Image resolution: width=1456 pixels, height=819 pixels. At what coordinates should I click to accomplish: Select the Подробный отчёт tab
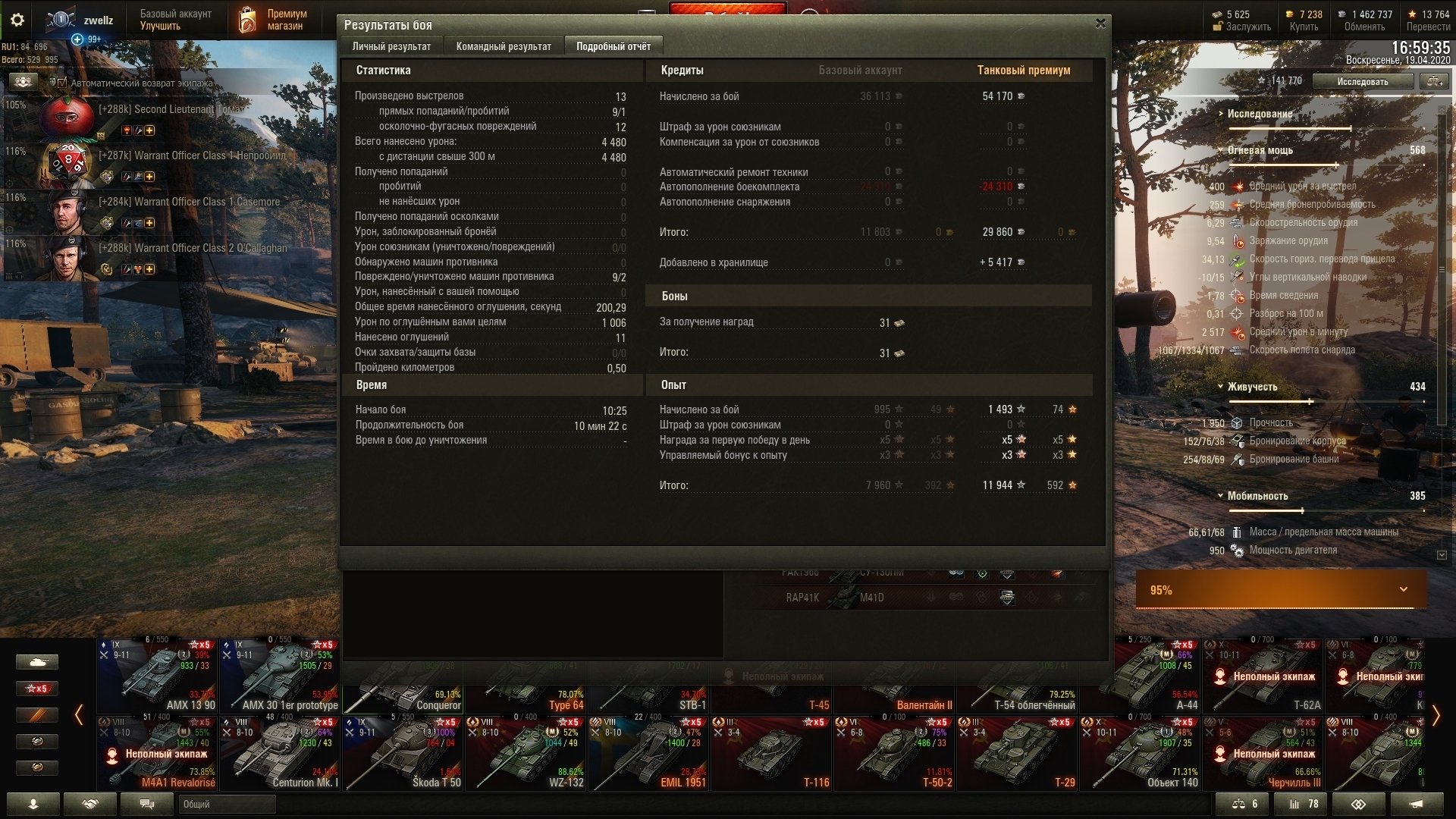tap(613, 46)
